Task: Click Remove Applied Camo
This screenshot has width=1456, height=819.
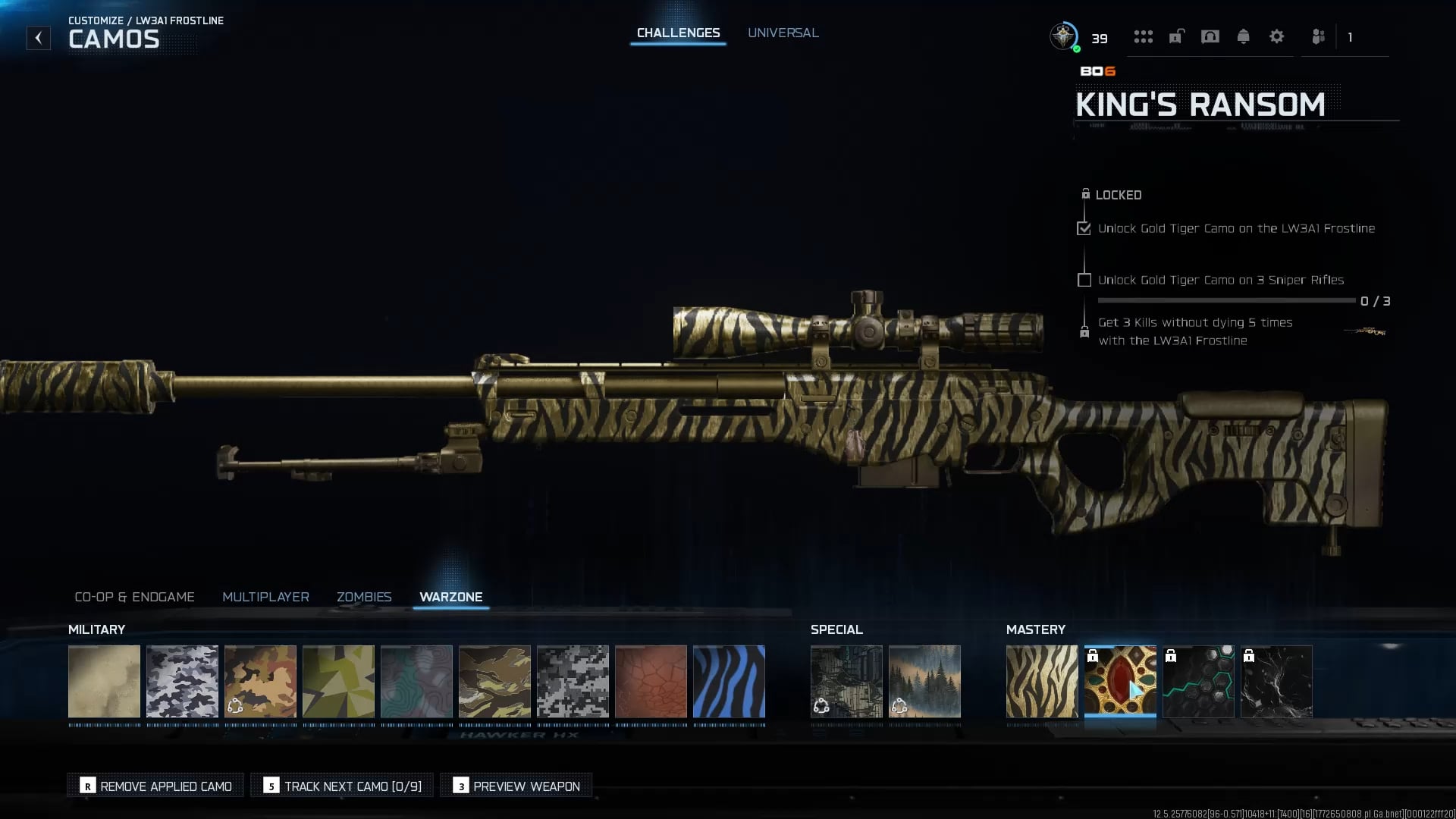Action: tap(155, 786)
